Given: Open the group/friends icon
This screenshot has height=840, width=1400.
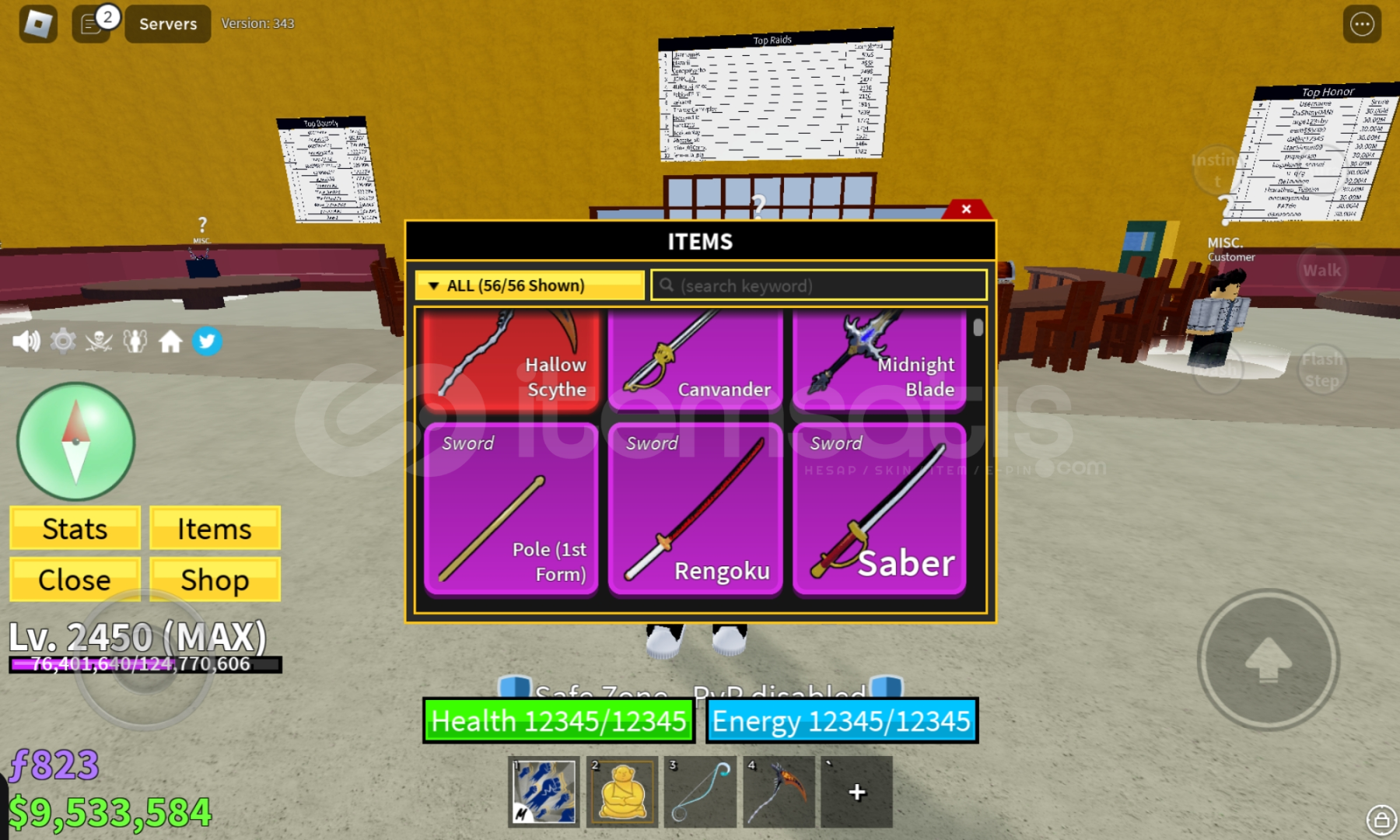Looking at the screenshot, I should coord(134,342).
